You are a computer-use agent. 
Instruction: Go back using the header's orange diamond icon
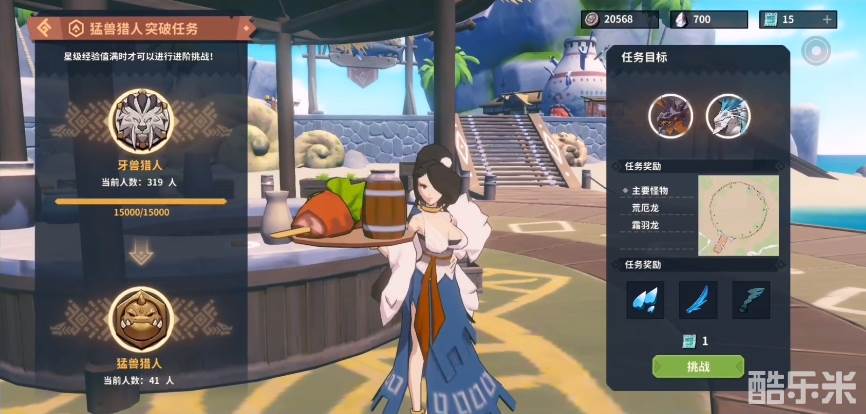46,27
